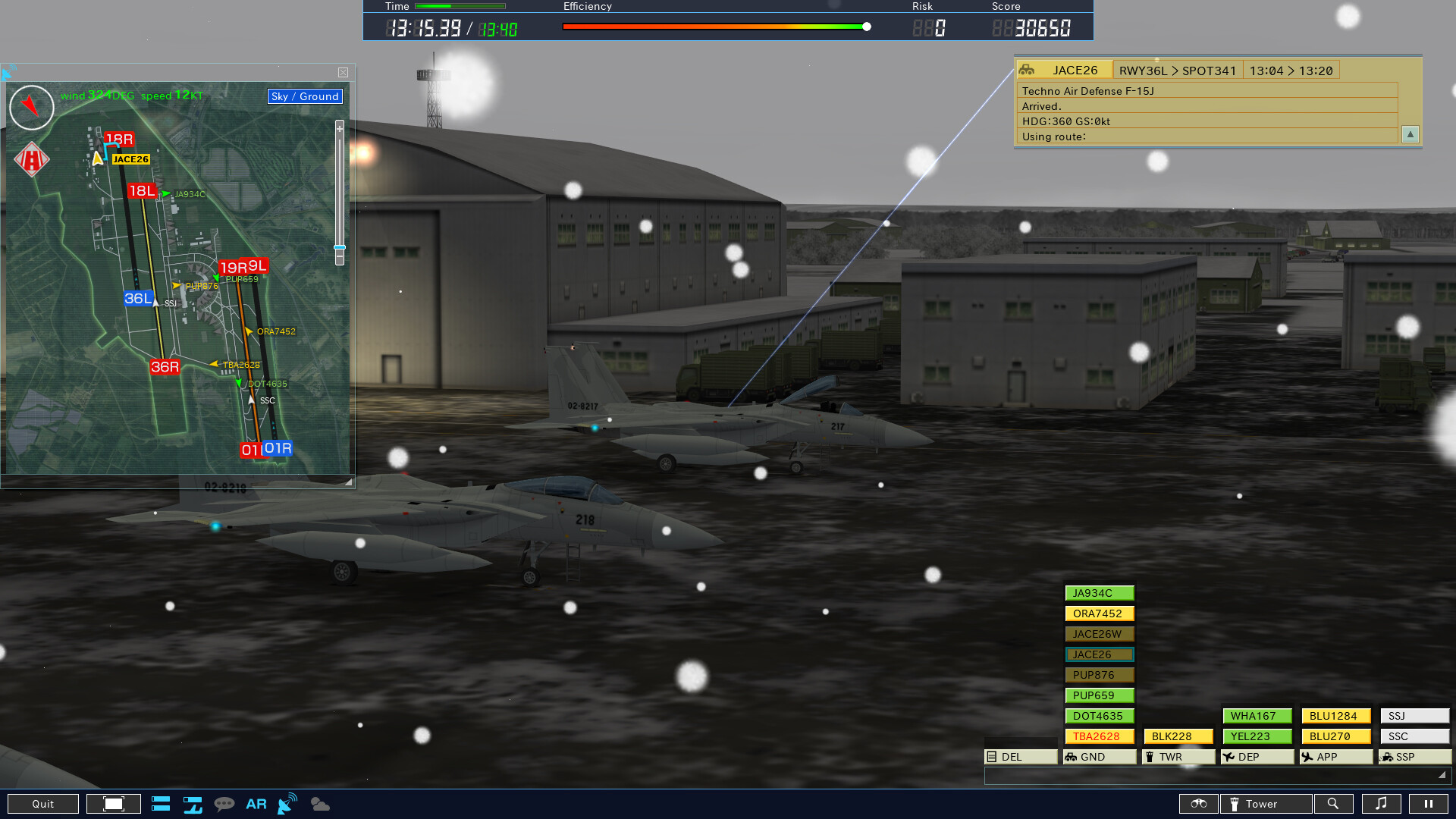Image resolution: width=1456 pixels, height=819 pixels.
Task: Select the binoculars view icon
Action: (1198, 804)
